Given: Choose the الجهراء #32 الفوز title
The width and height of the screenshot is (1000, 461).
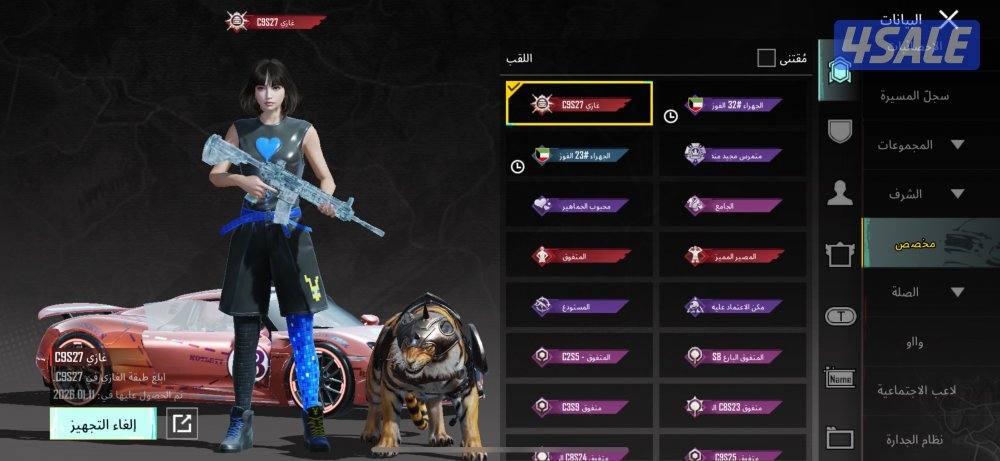Looking at the screenshot, I should click(733, 104).
